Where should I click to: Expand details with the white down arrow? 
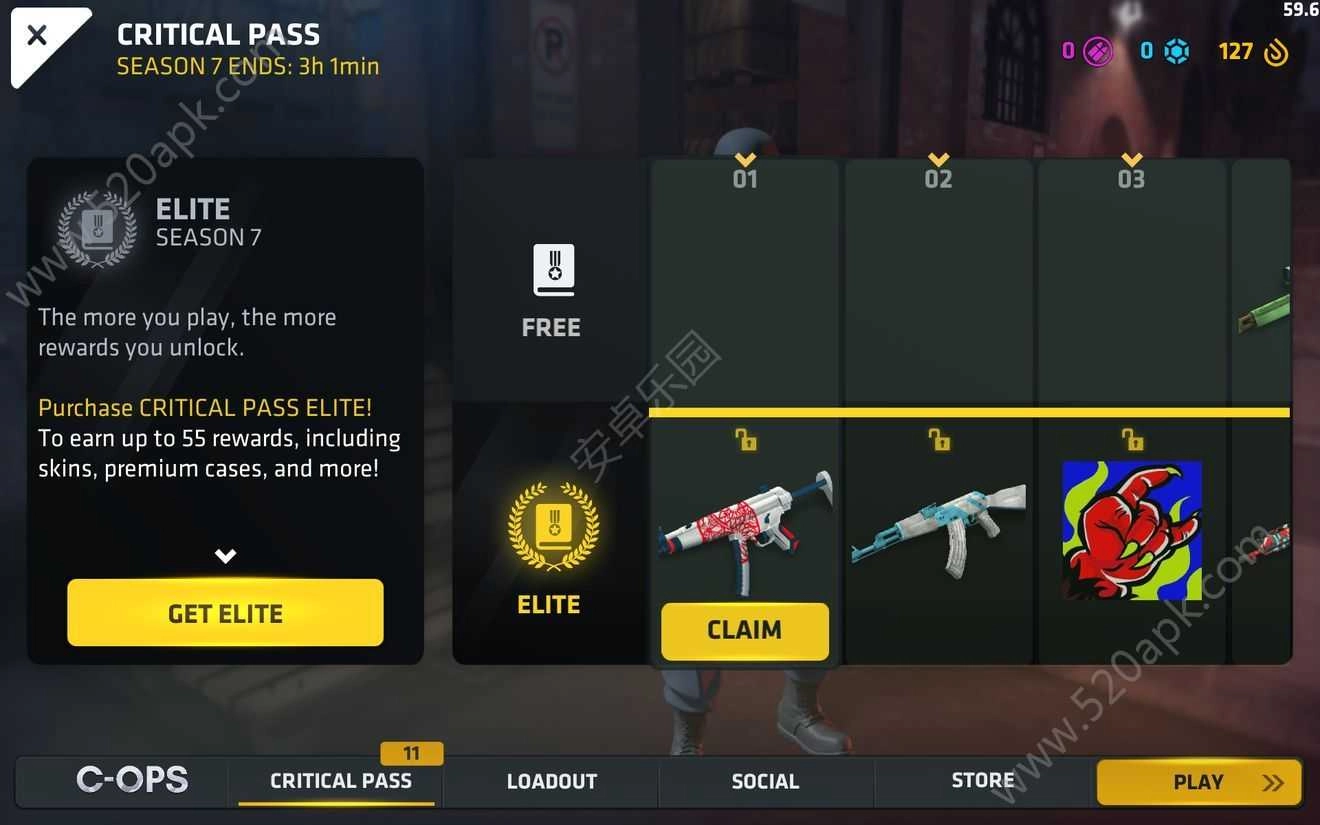click(226, 556)
